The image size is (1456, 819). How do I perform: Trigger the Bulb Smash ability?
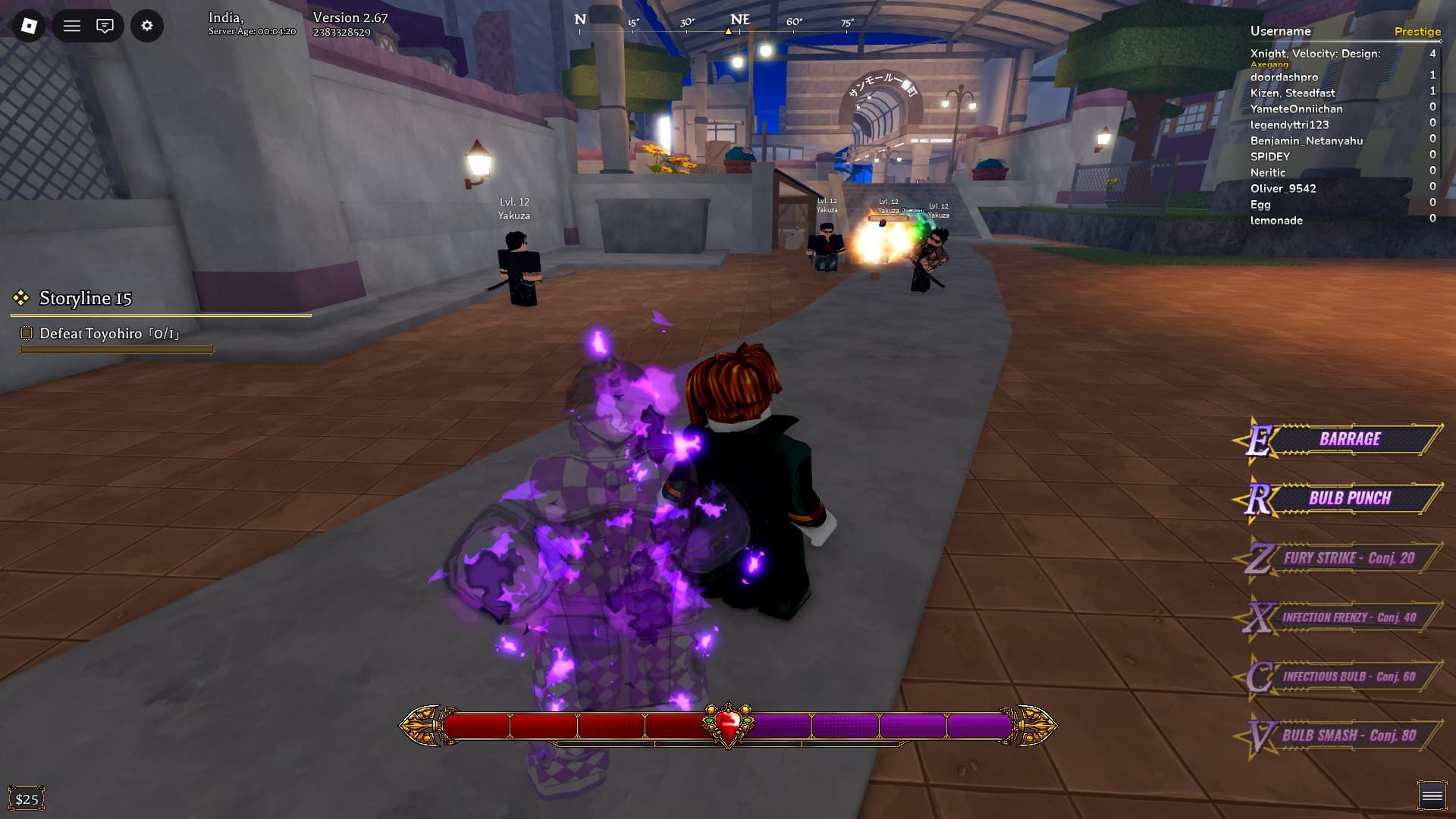pos(1348,736)
